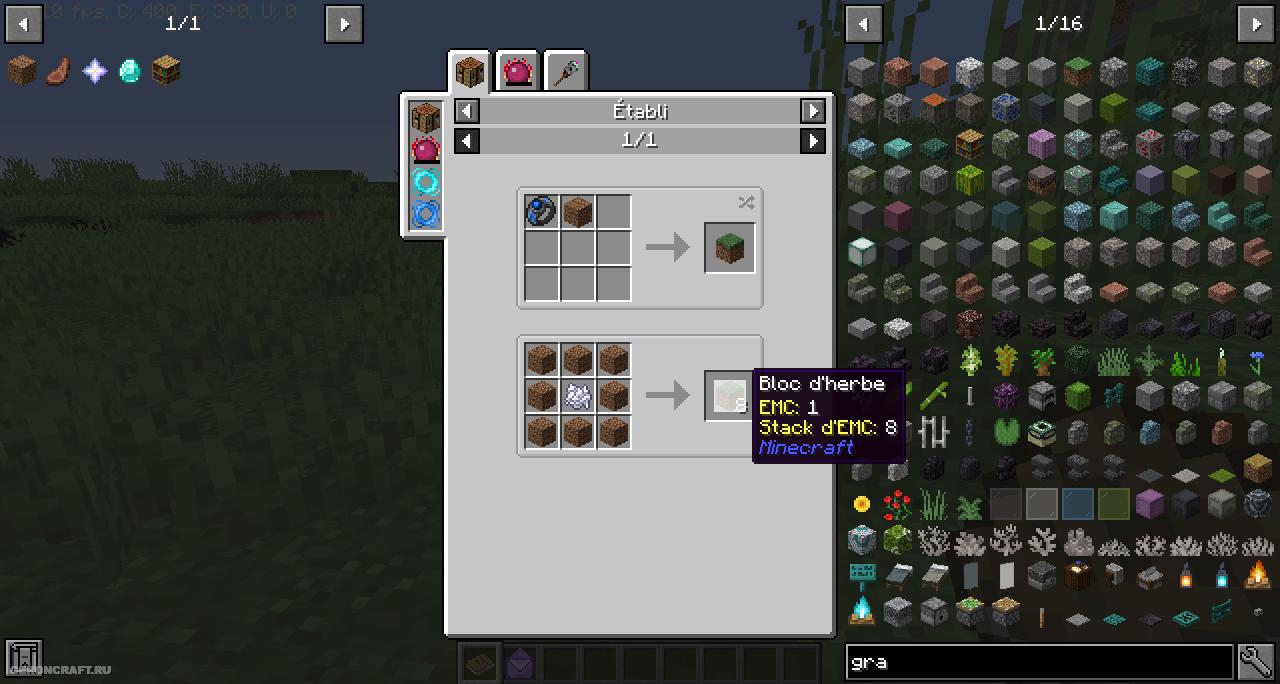The height and width of the screenshot is (684, 1280).
Task: Go to previous recipe category beside Établi
Action: click(467, 111)
